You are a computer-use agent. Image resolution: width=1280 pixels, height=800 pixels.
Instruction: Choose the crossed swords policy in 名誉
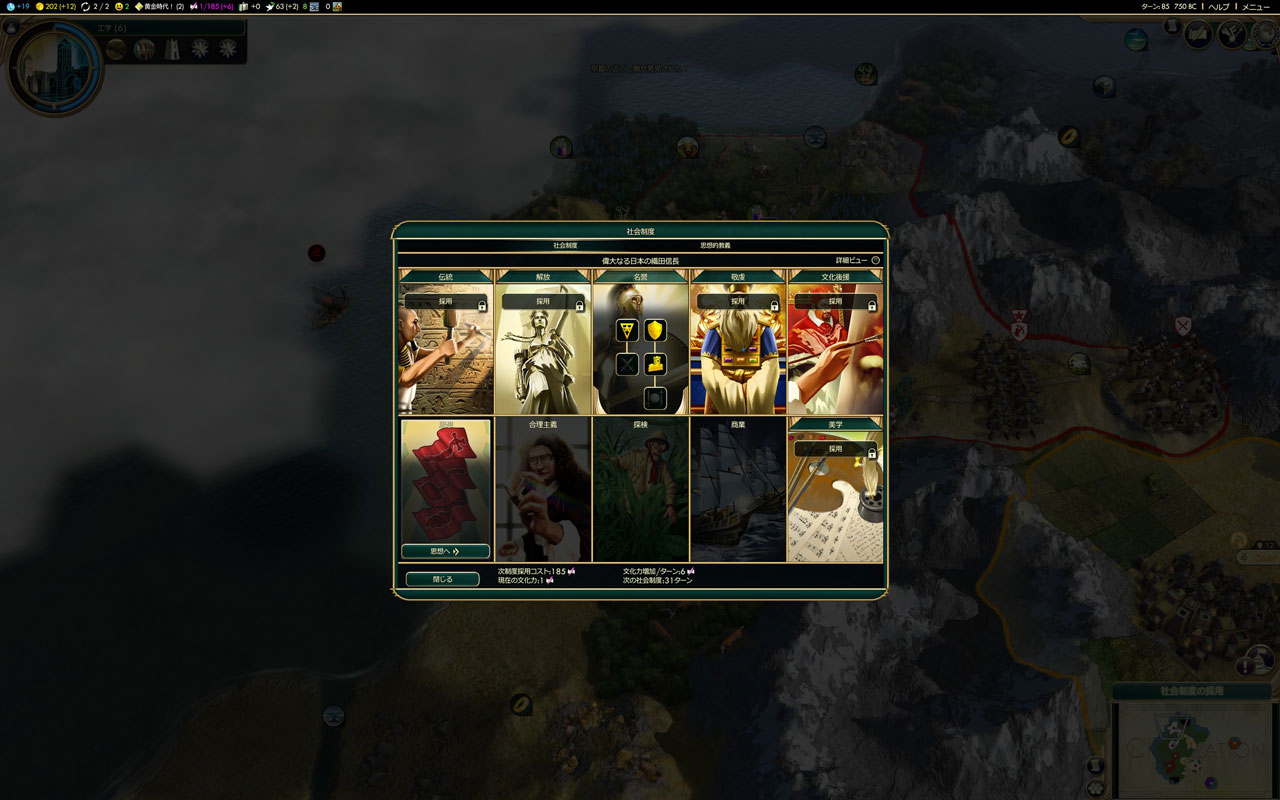coord(627,364)
